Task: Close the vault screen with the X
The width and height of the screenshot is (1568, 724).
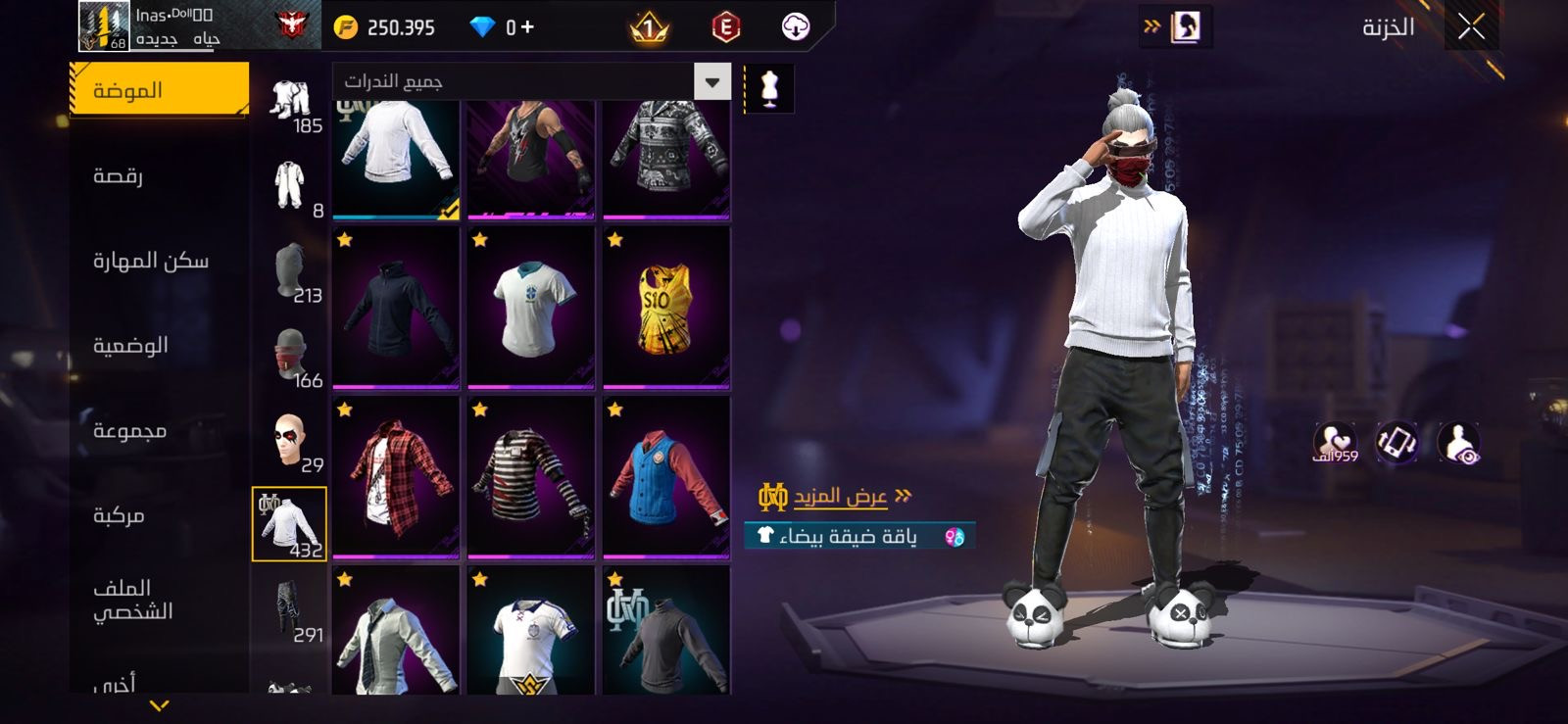Action: click(x=1470, y=27)
